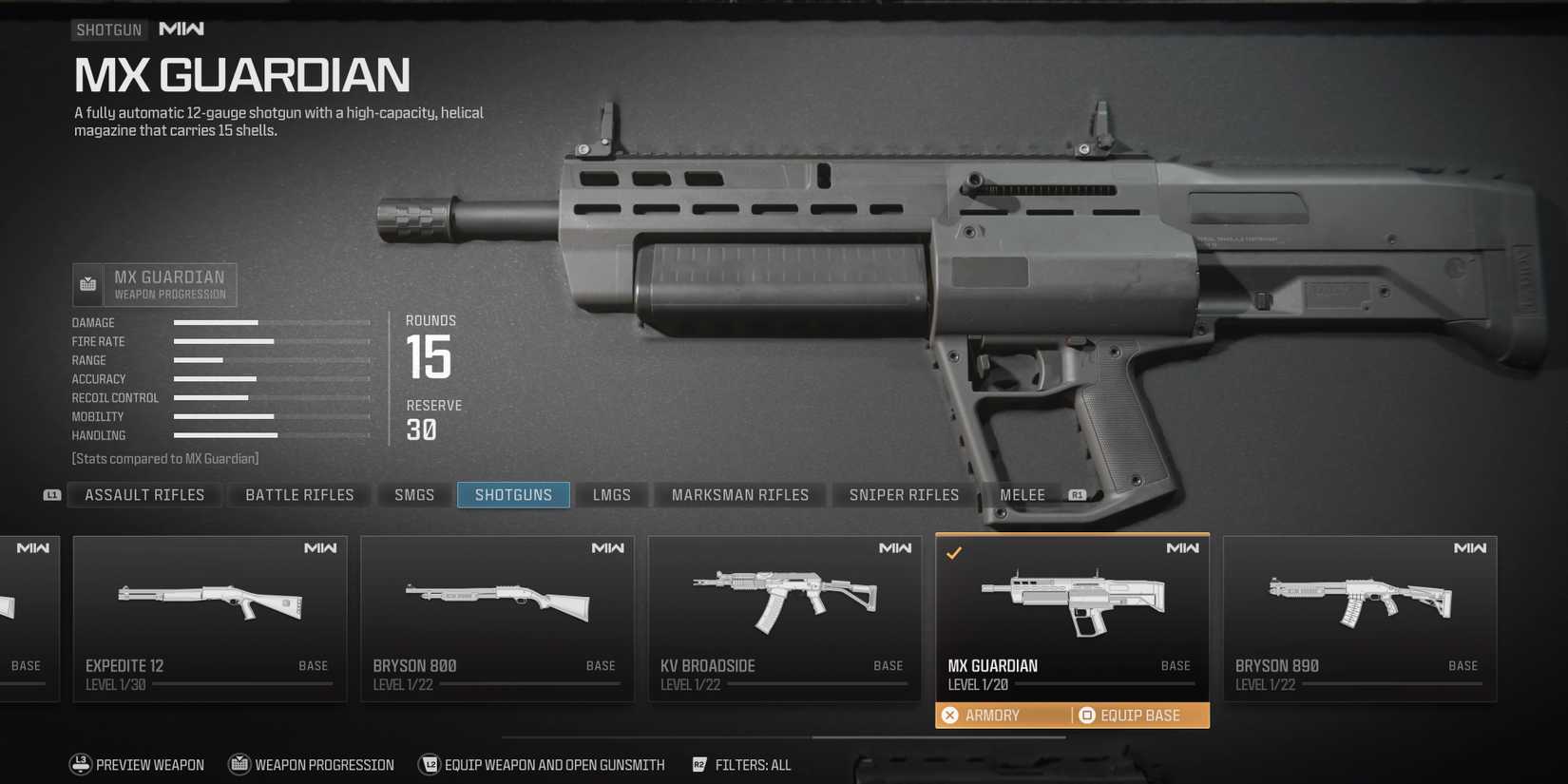Click the X icon inside the Armory button
1568x784 pixels.
(x=948, y=715)
